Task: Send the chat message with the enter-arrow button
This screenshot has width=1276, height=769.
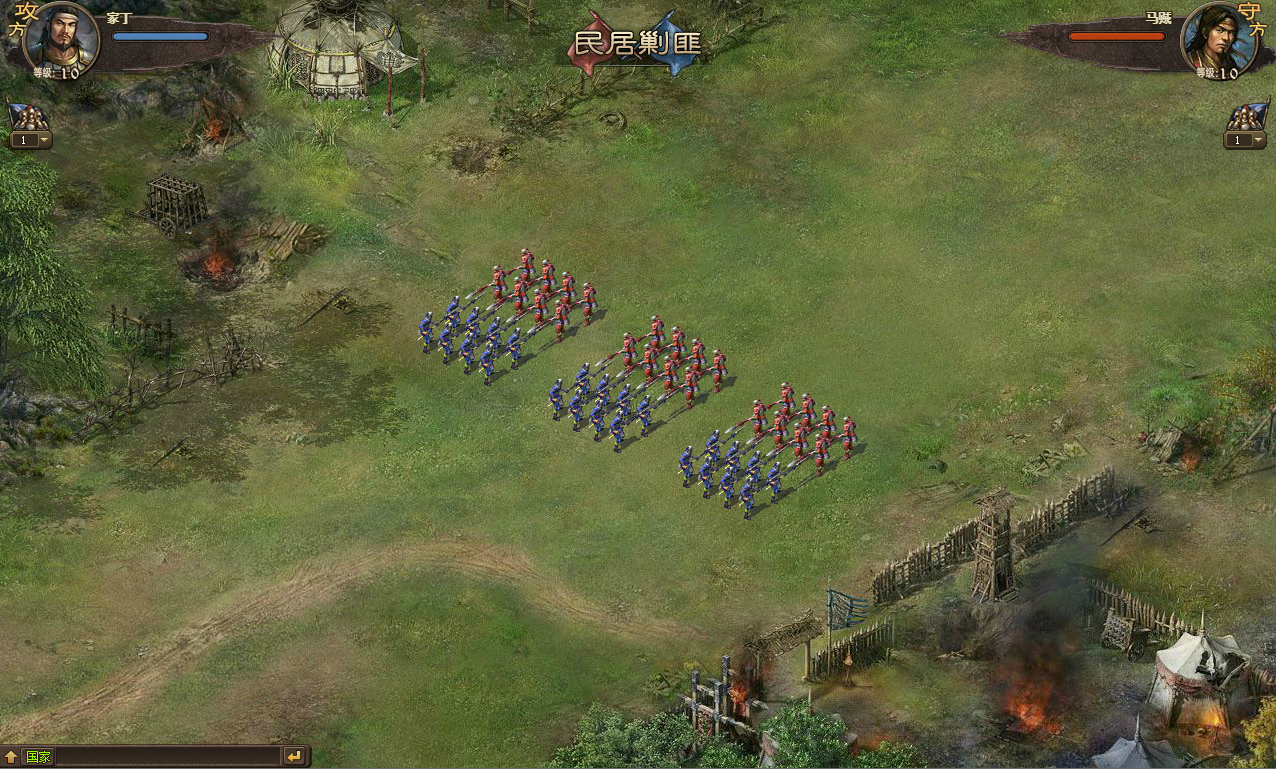Action: (294, 756)
